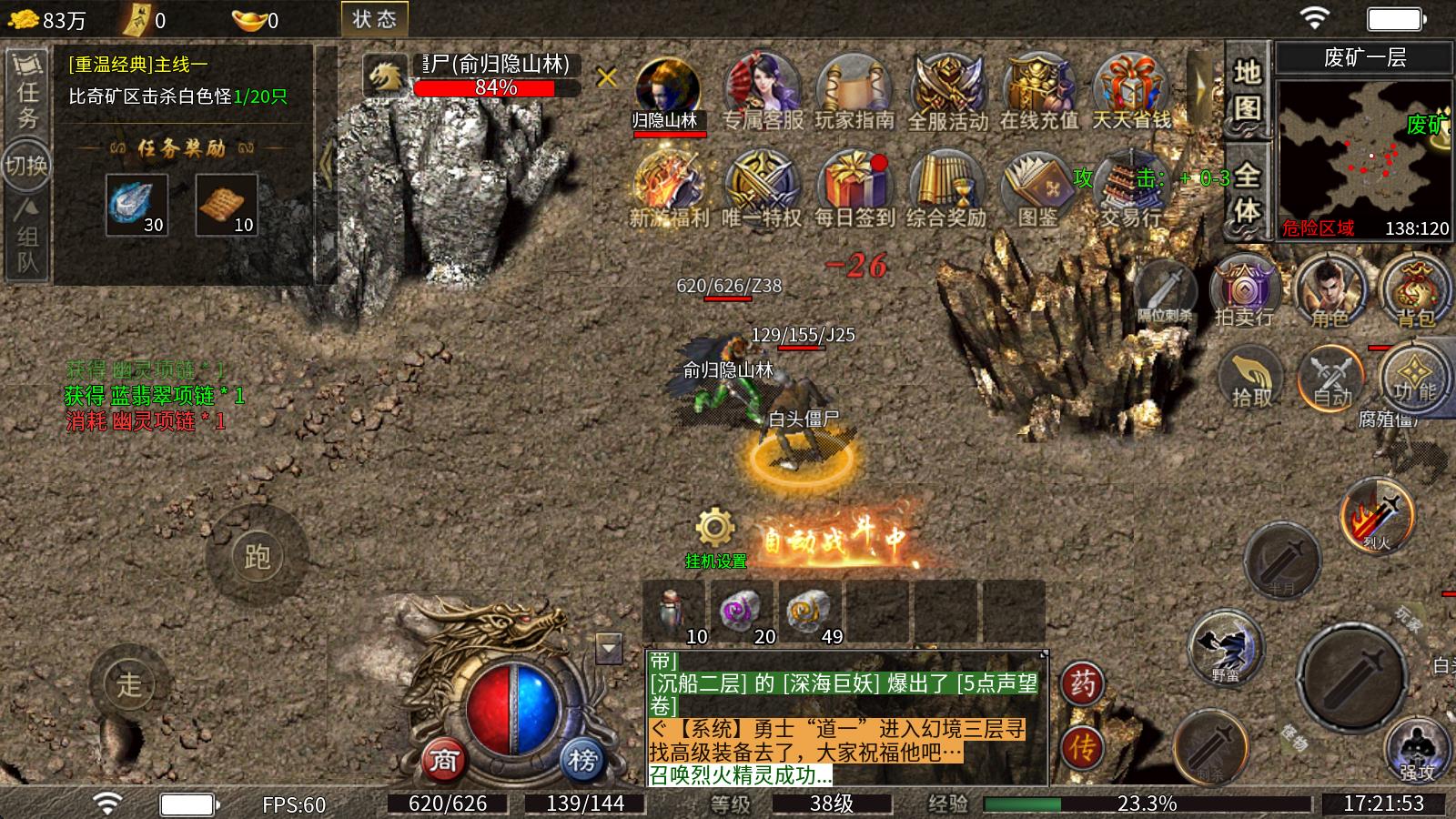
Task: Open the 背包 backpack
Action: click(1414, 291)
